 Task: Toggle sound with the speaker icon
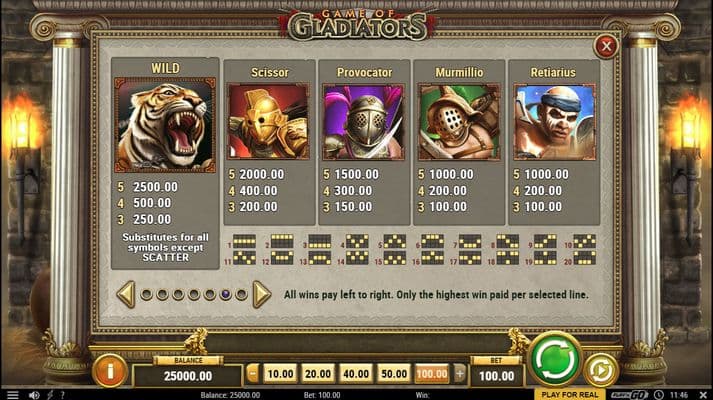click(x=34, y=395)
